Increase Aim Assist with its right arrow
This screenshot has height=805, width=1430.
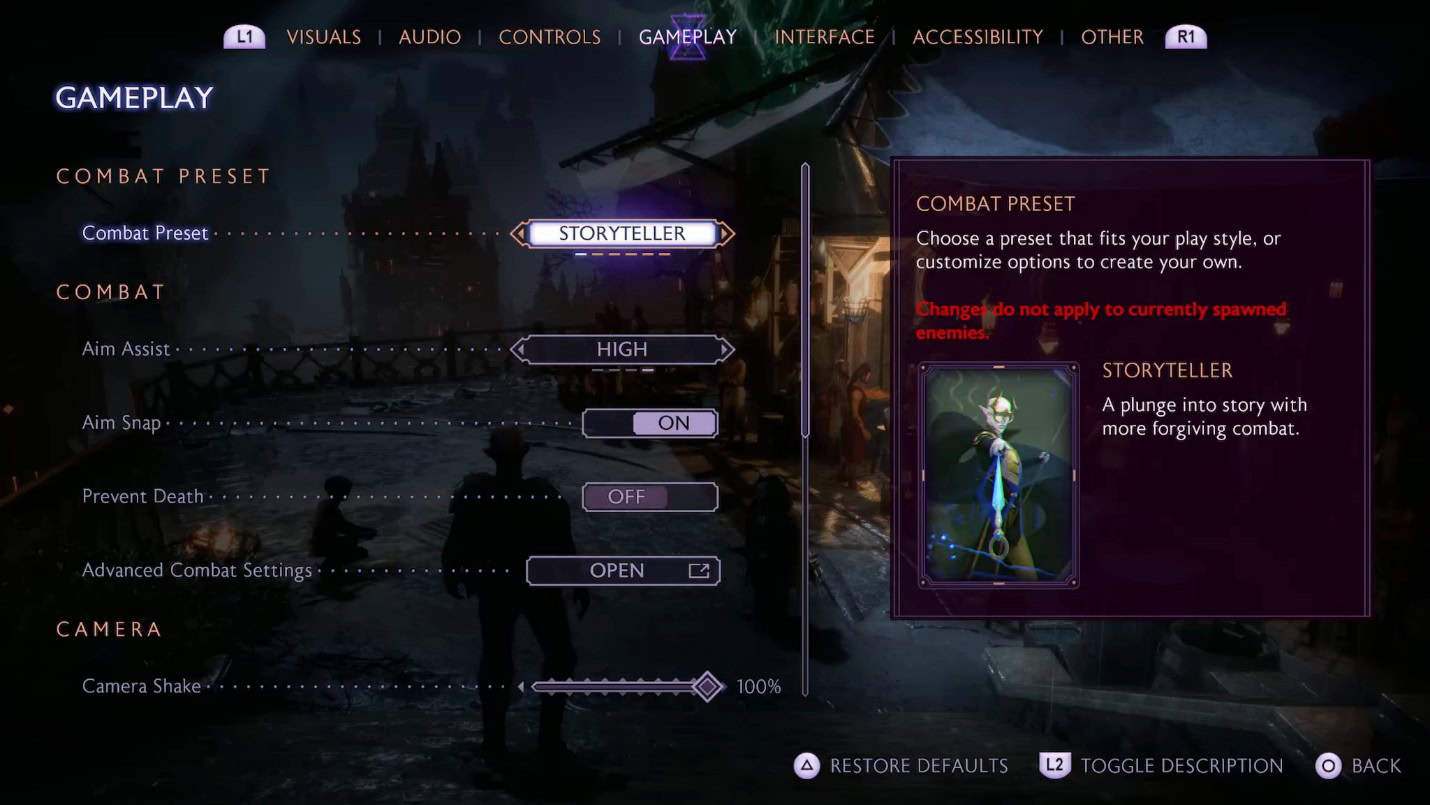[x=727, y=350]
